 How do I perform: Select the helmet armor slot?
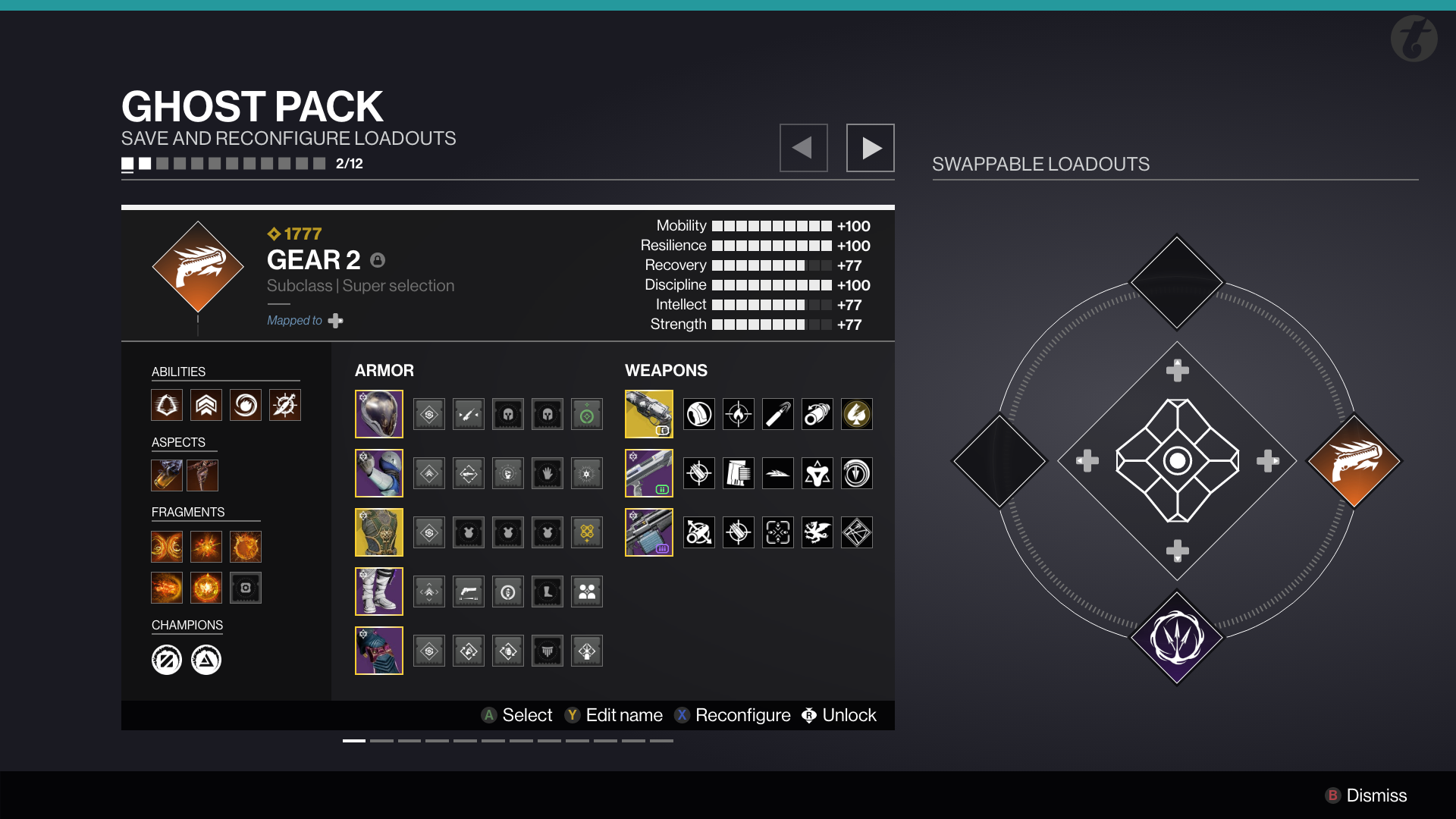(x=379, y=414)
